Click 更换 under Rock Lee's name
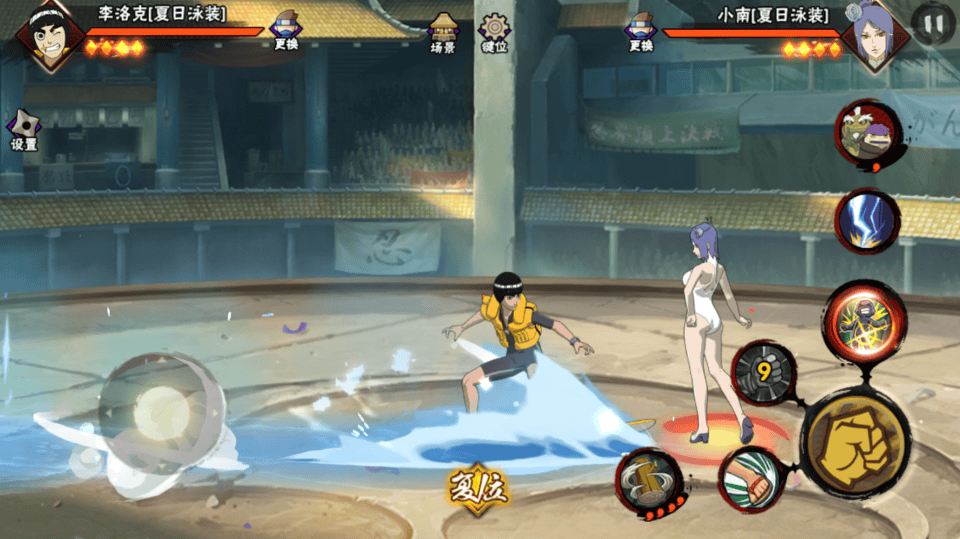 click(x=285, y=32)
